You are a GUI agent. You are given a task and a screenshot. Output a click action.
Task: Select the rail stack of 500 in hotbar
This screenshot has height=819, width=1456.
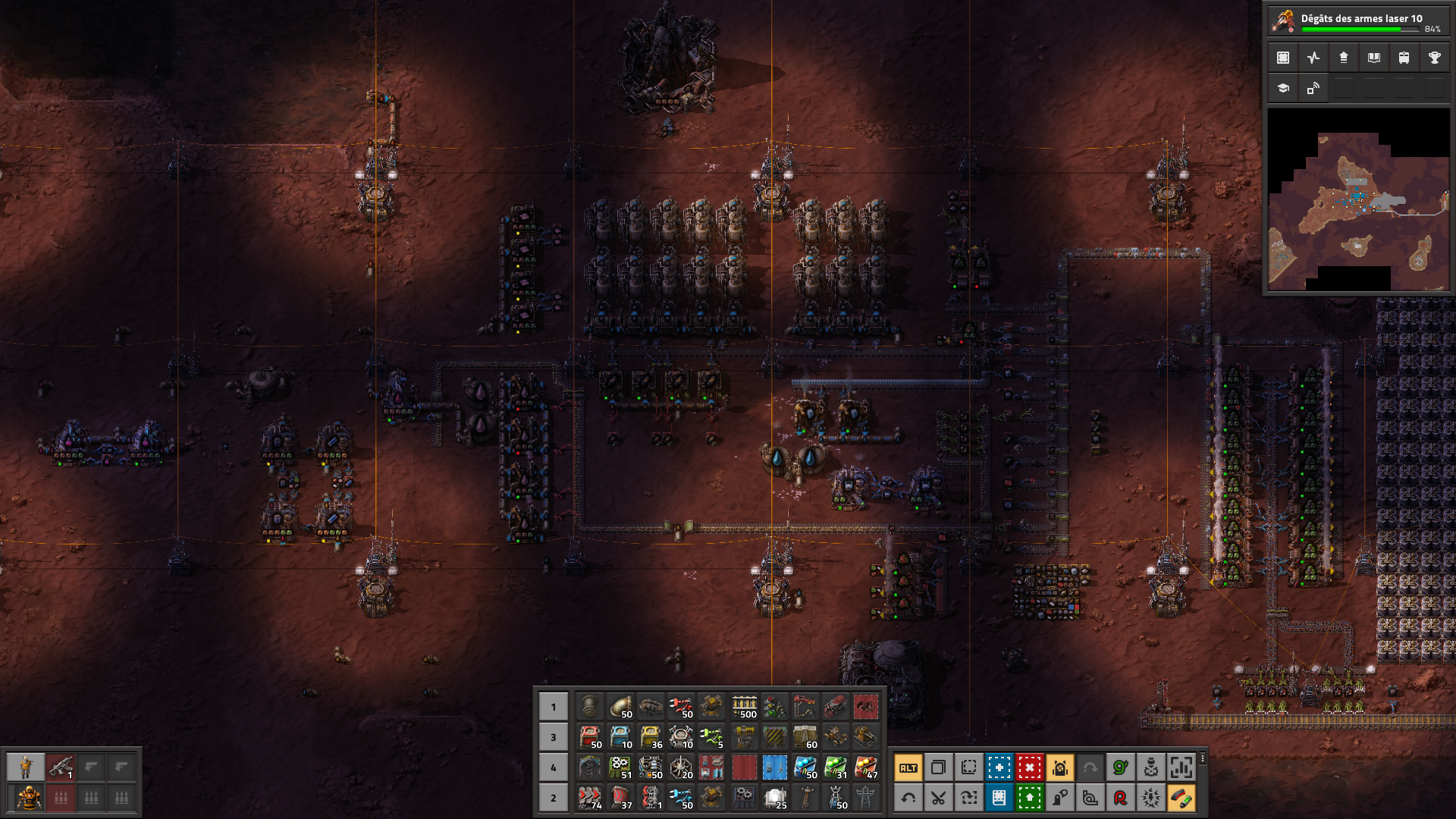[x=744, y=707]
